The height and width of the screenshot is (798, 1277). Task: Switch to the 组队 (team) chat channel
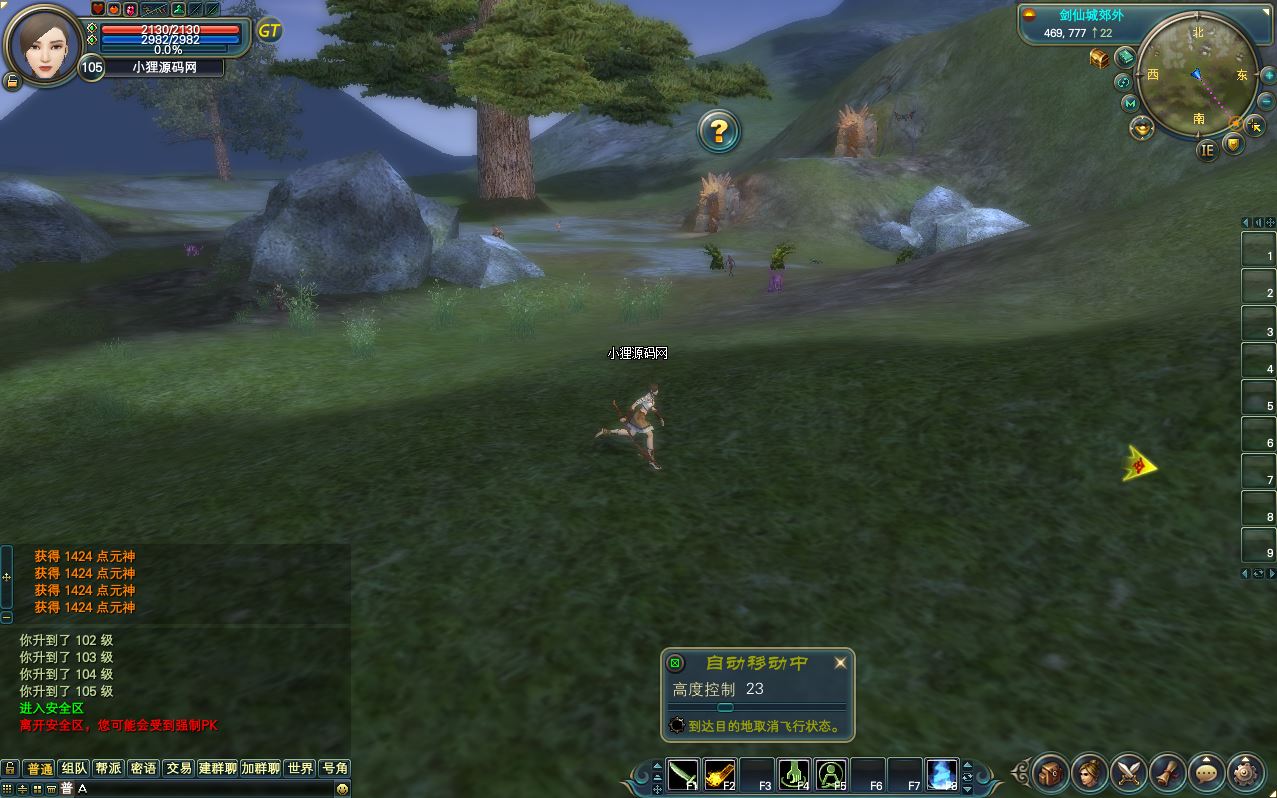pyautogui.click(x=74, y=768)
